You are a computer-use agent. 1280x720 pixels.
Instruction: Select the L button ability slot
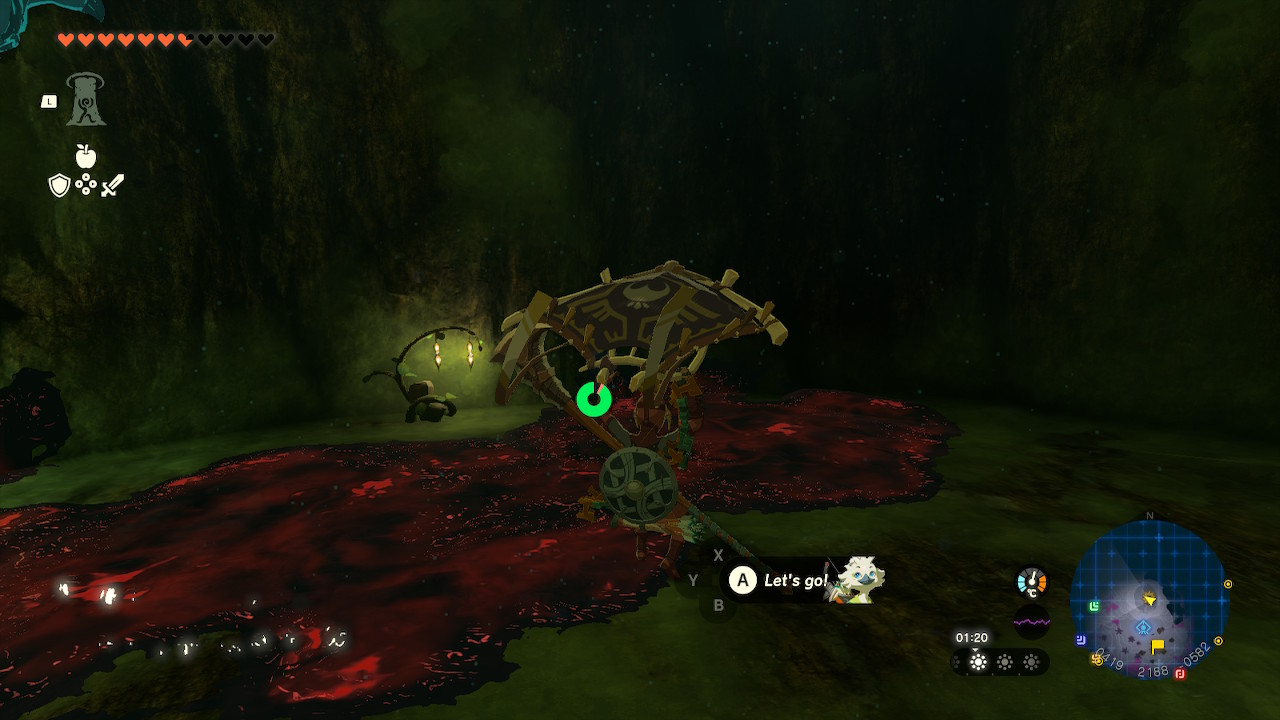point(48,100)
